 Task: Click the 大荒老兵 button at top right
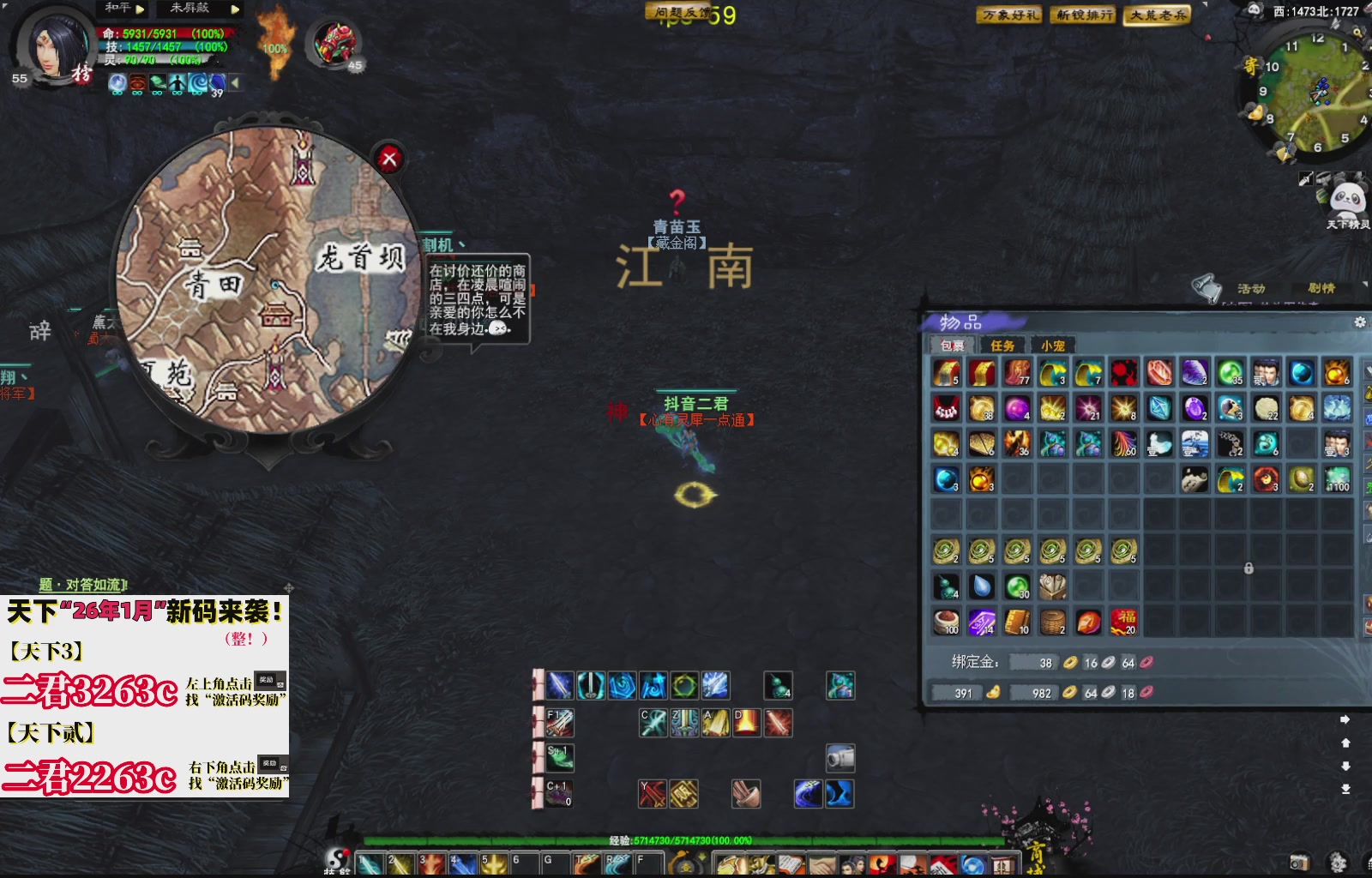pos(1157,15)
